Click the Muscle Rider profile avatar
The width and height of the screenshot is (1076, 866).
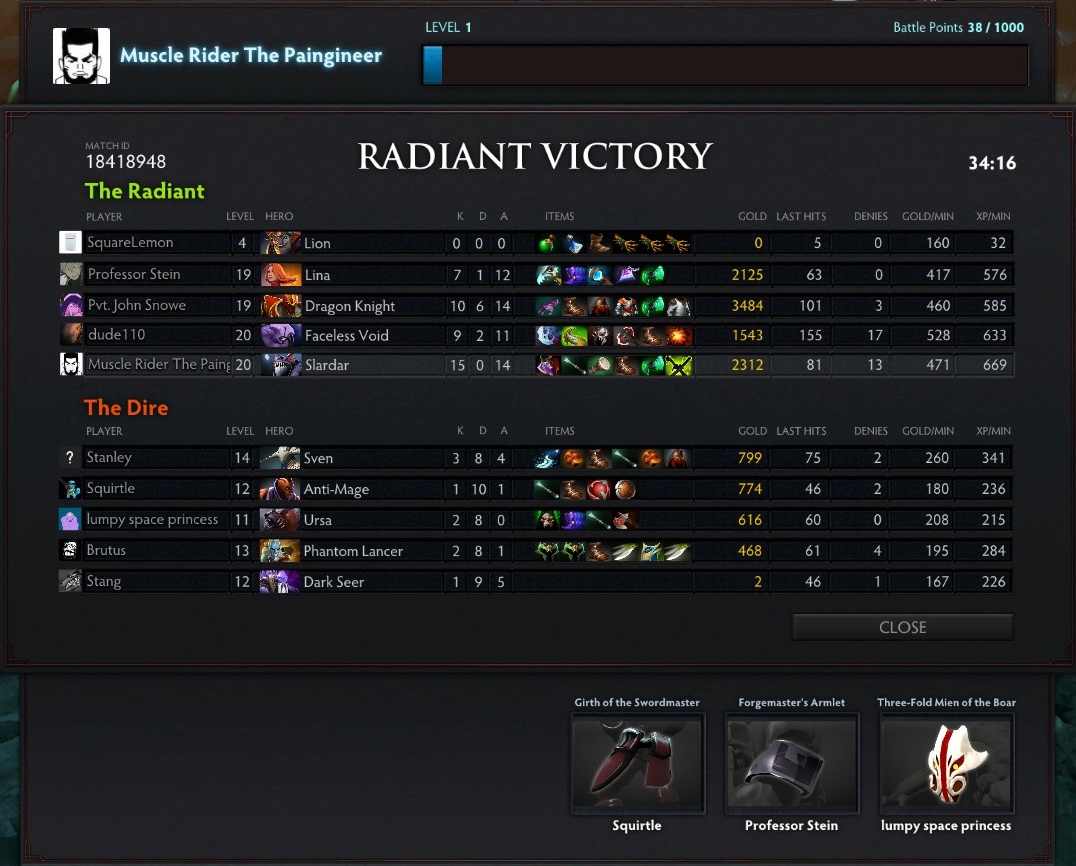[81, 56]
